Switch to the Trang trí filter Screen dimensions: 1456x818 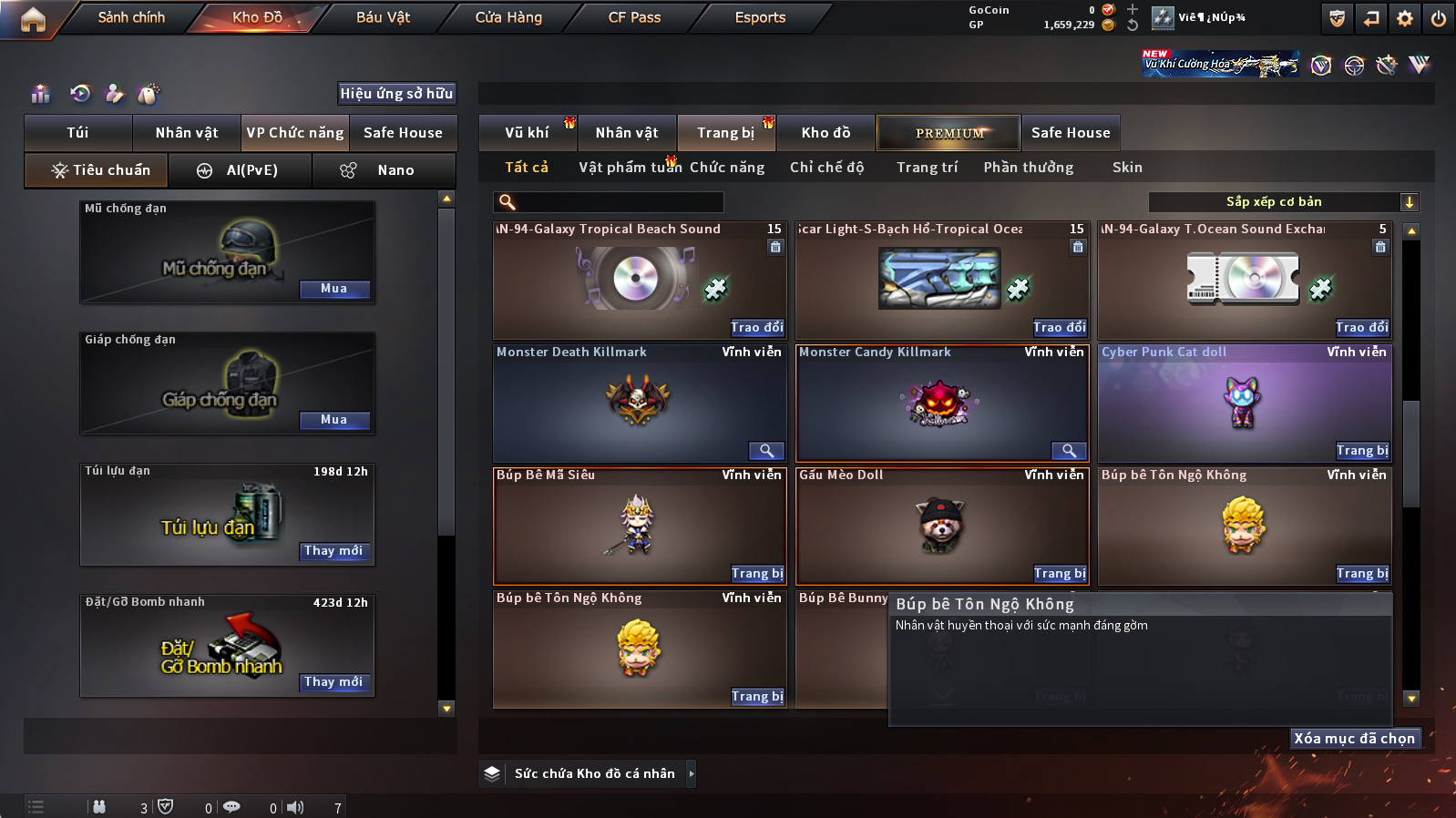click(x=927, y=168)
